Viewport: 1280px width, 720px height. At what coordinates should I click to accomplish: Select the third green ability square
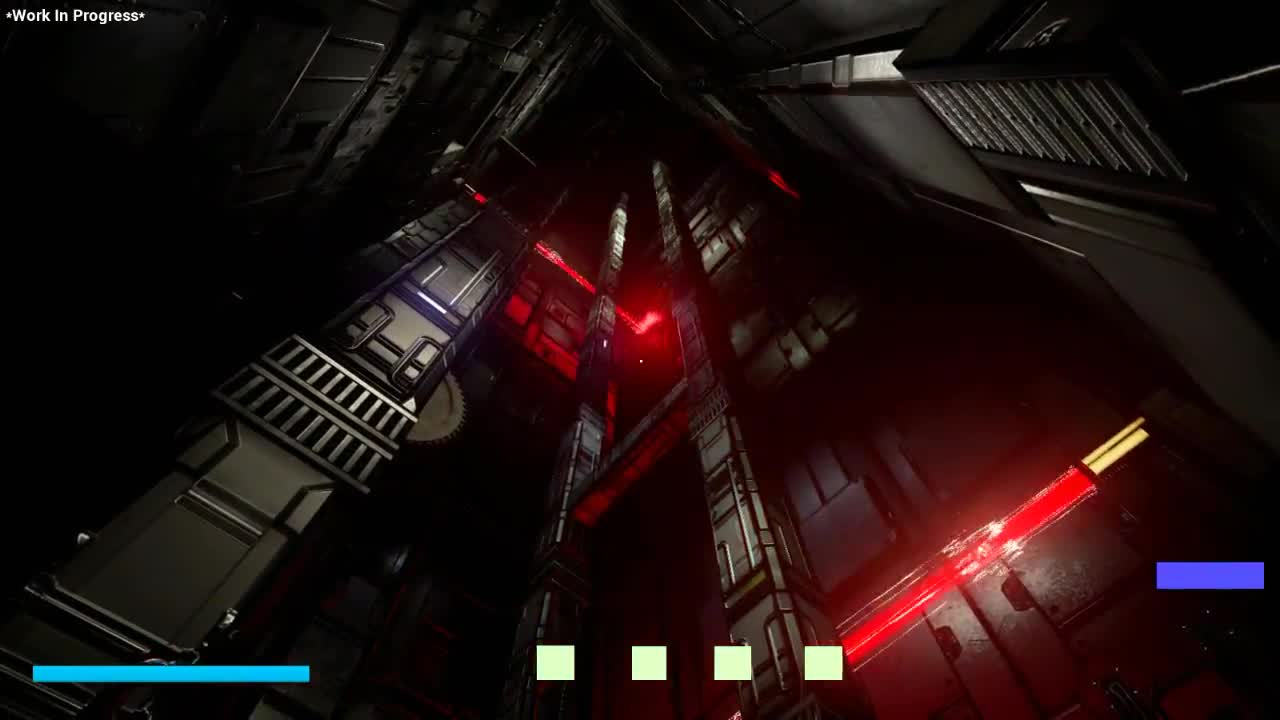[x=733, y=663]
